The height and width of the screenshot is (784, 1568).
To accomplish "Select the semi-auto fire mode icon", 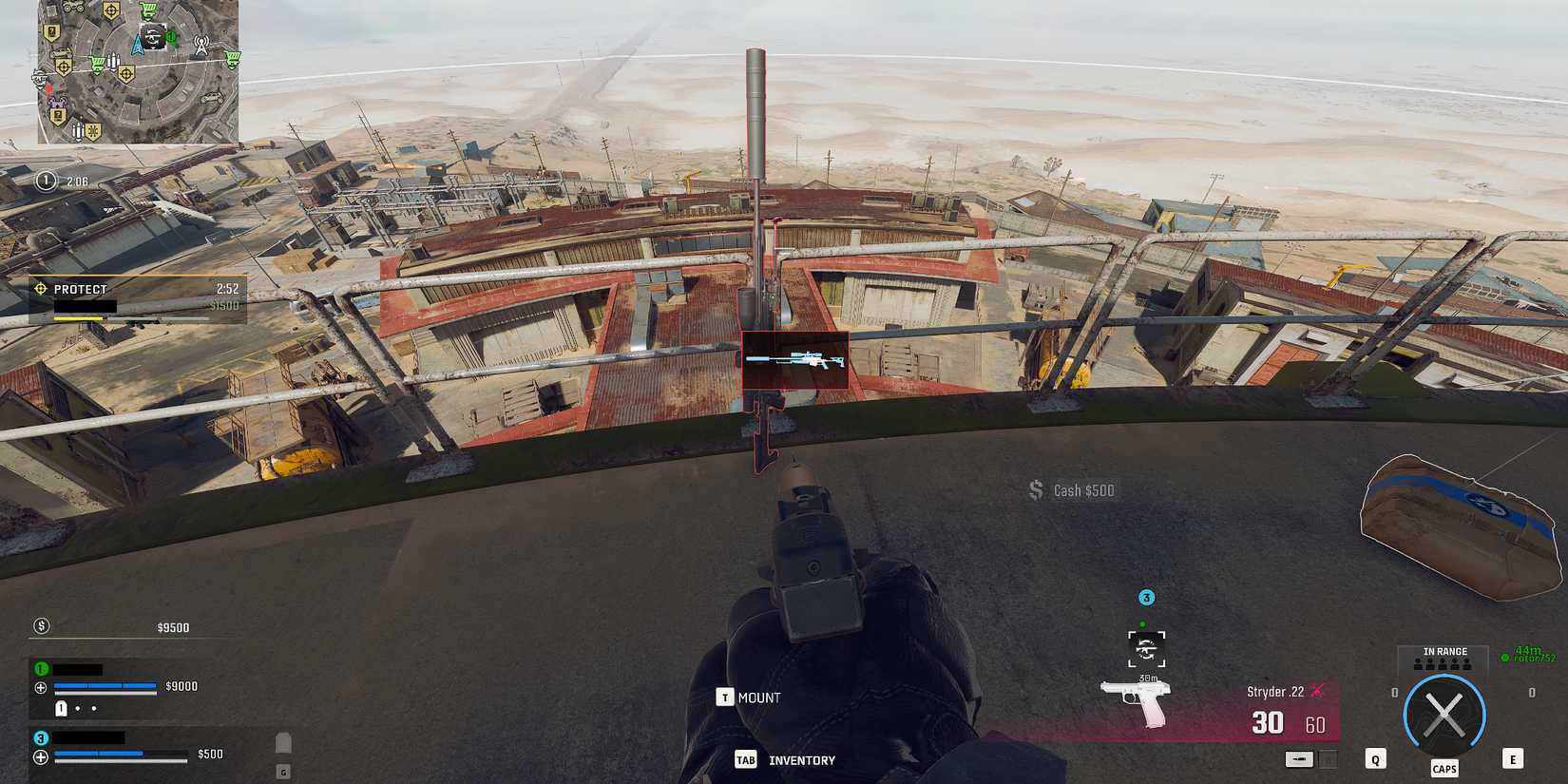I will pyautogui.click(x=1299, y=757).
